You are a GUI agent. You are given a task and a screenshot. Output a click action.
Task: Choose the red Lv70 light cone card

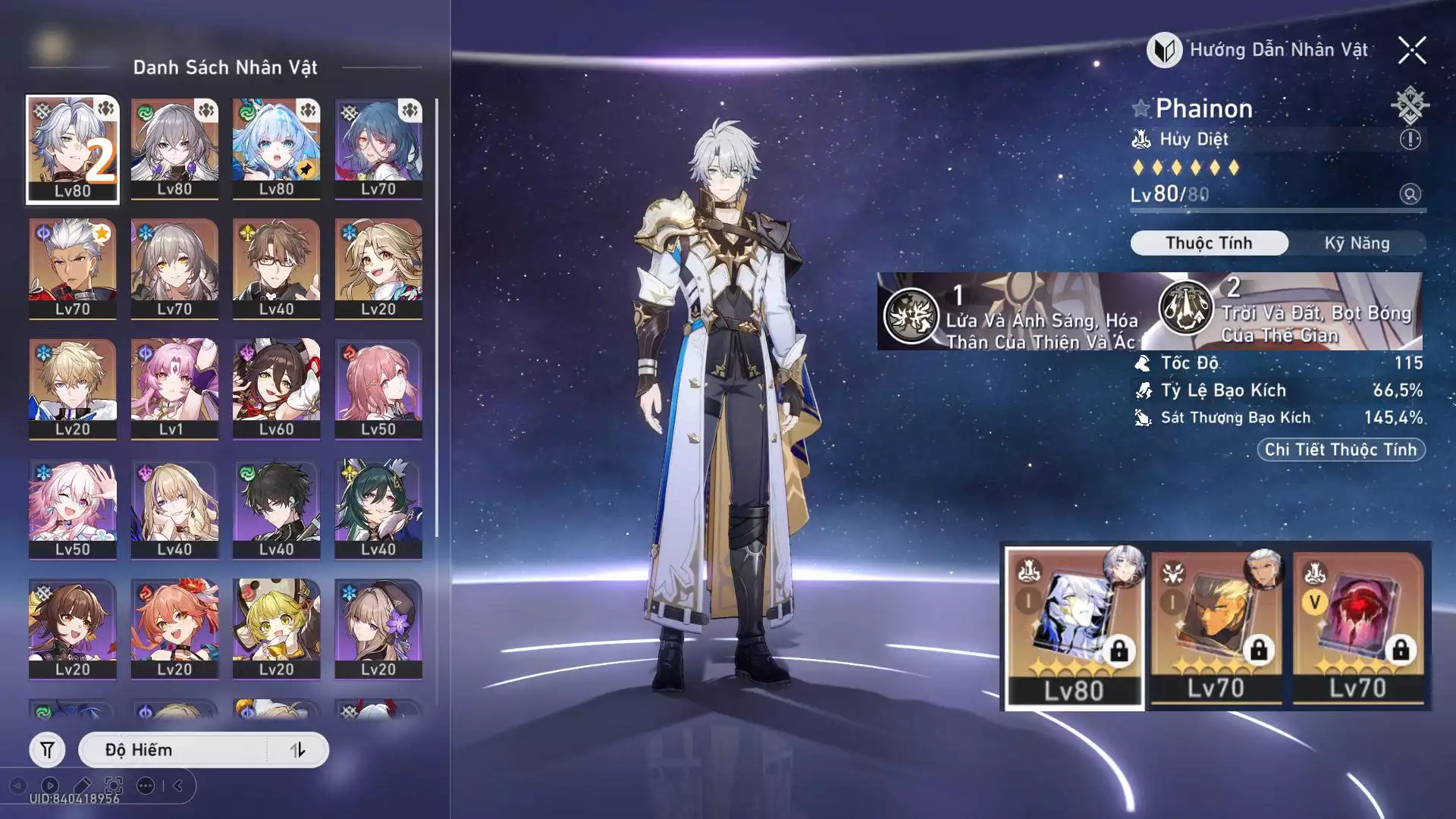(x=1357, y=626)
